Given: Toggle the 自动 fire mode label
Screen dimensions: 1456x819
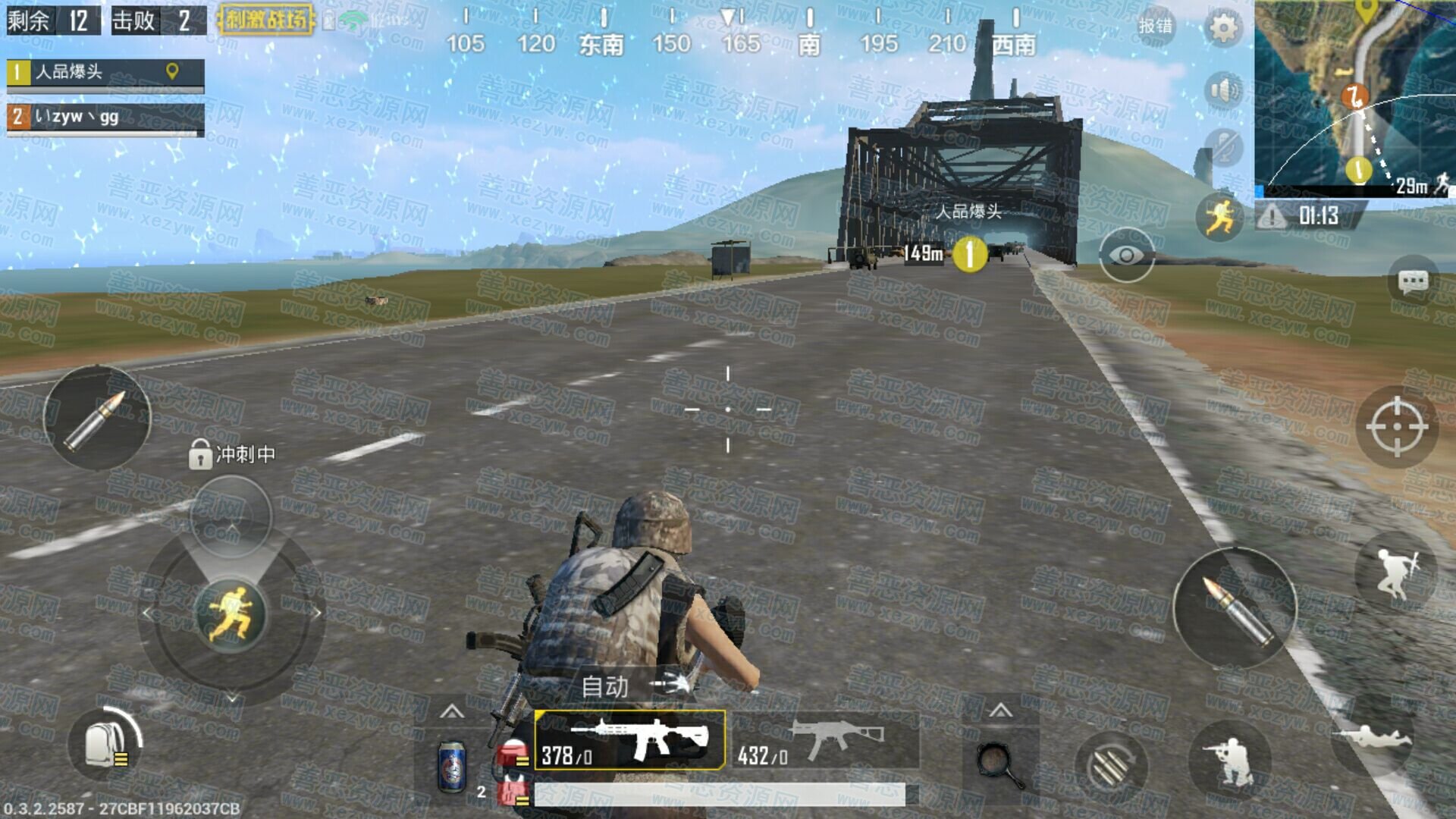Looking at the screenshot, I should (605, 687).
